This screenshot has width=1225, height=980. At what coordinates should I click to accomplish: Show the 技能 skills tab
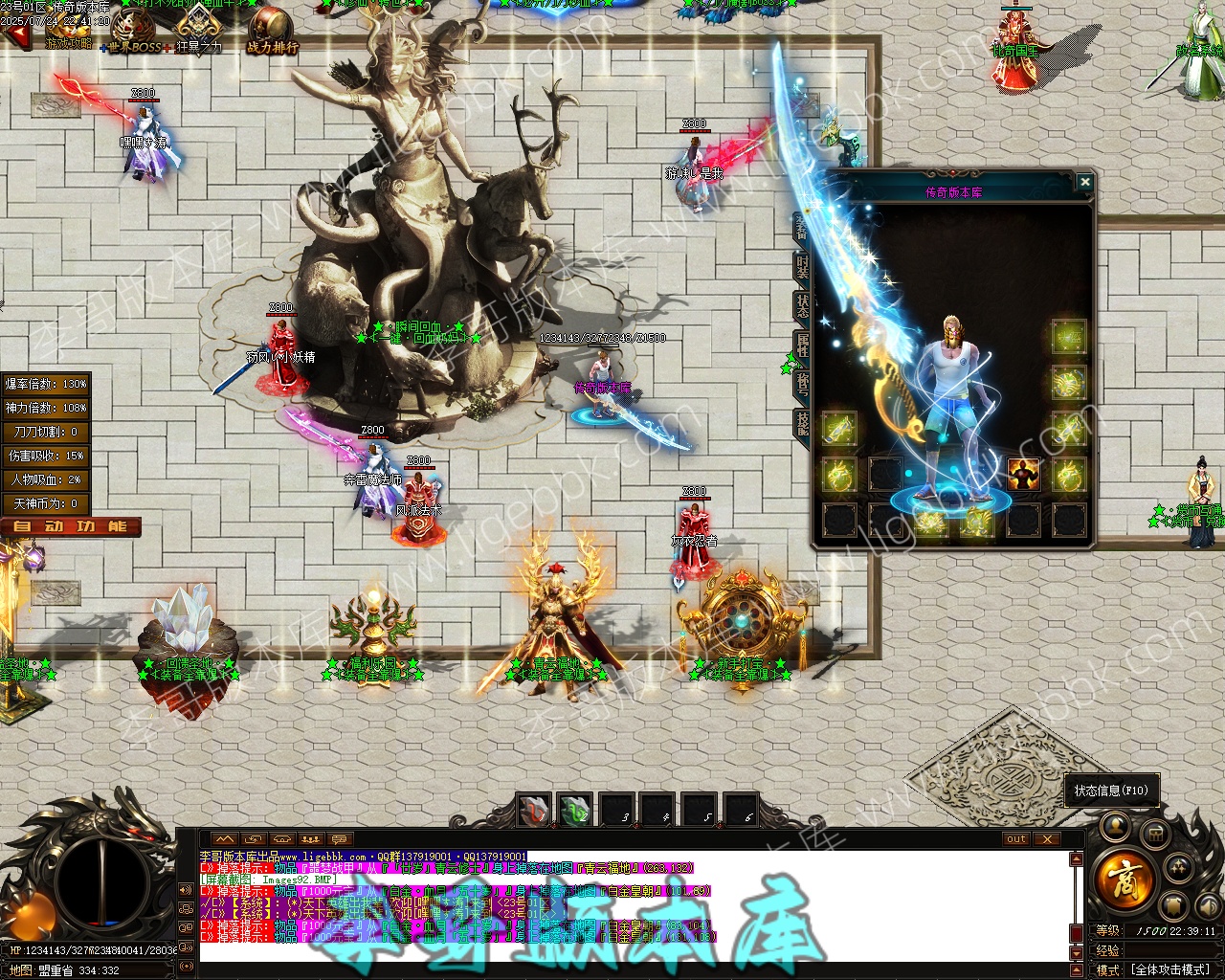tap(802, 423)
